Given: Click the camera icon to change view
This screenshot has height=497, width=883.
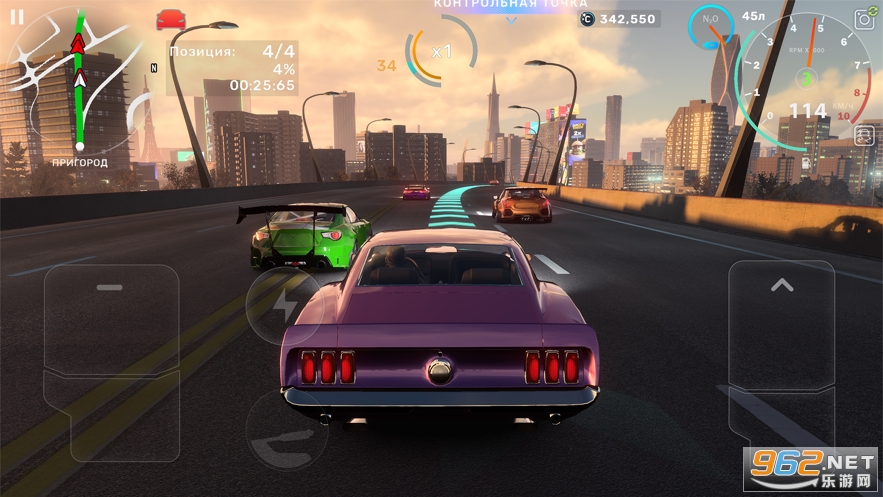Looking at the screenshot, I should click(865, 19).
